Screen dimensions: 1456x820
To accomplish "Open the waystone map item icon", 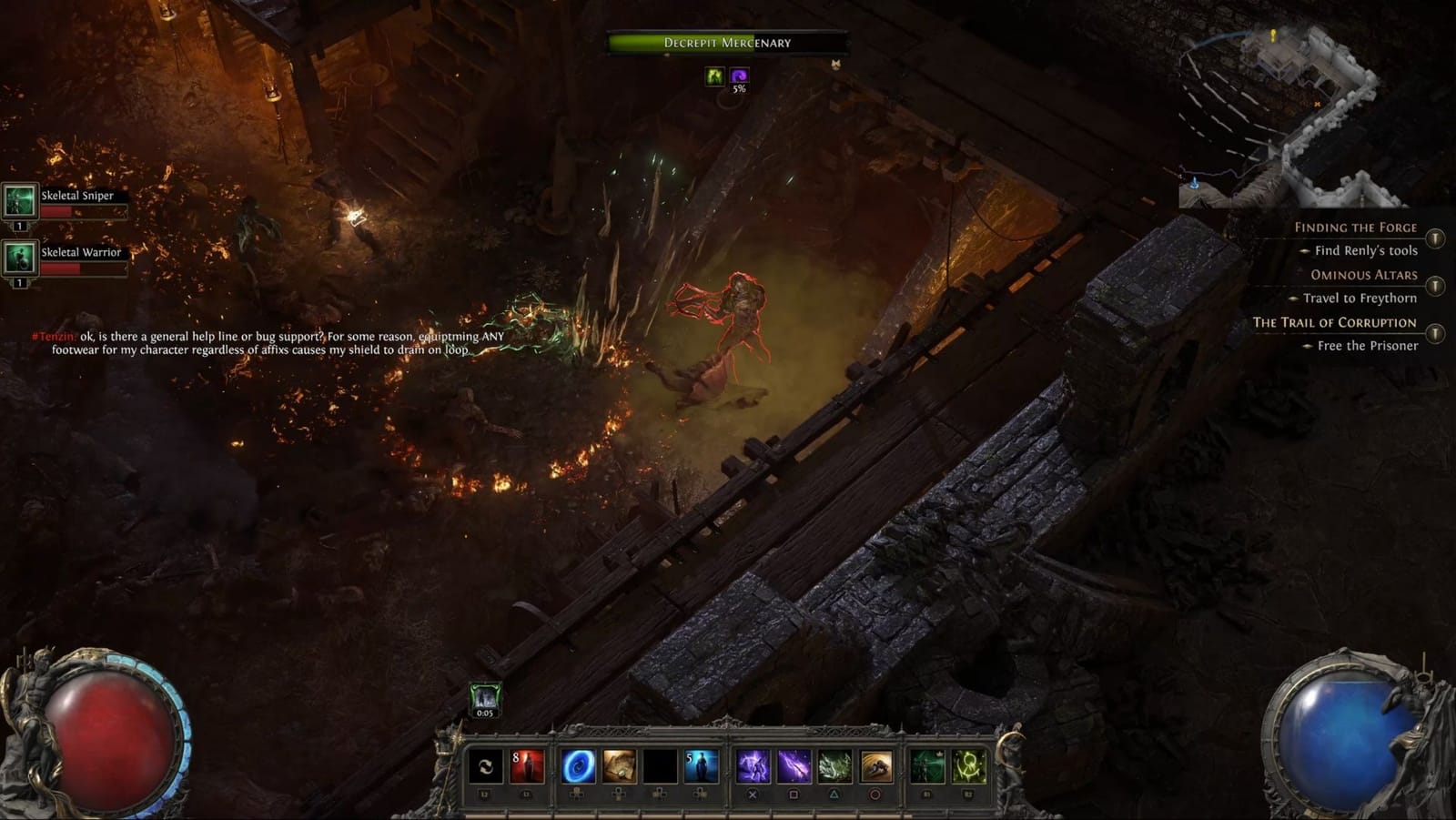I will [621, 766].
